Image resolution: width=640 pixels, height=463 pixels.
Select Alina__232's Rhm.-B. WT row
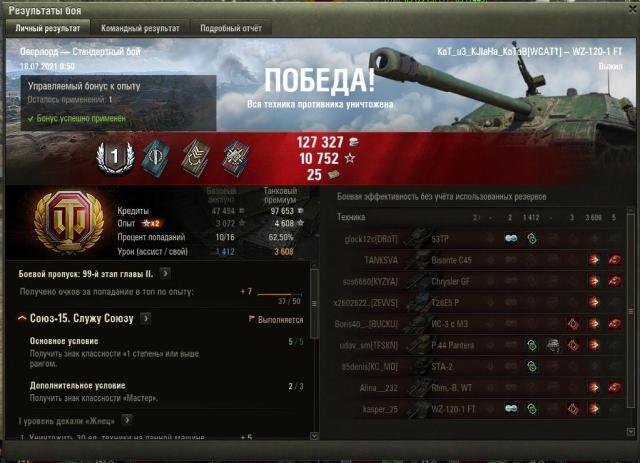(480, 387)
